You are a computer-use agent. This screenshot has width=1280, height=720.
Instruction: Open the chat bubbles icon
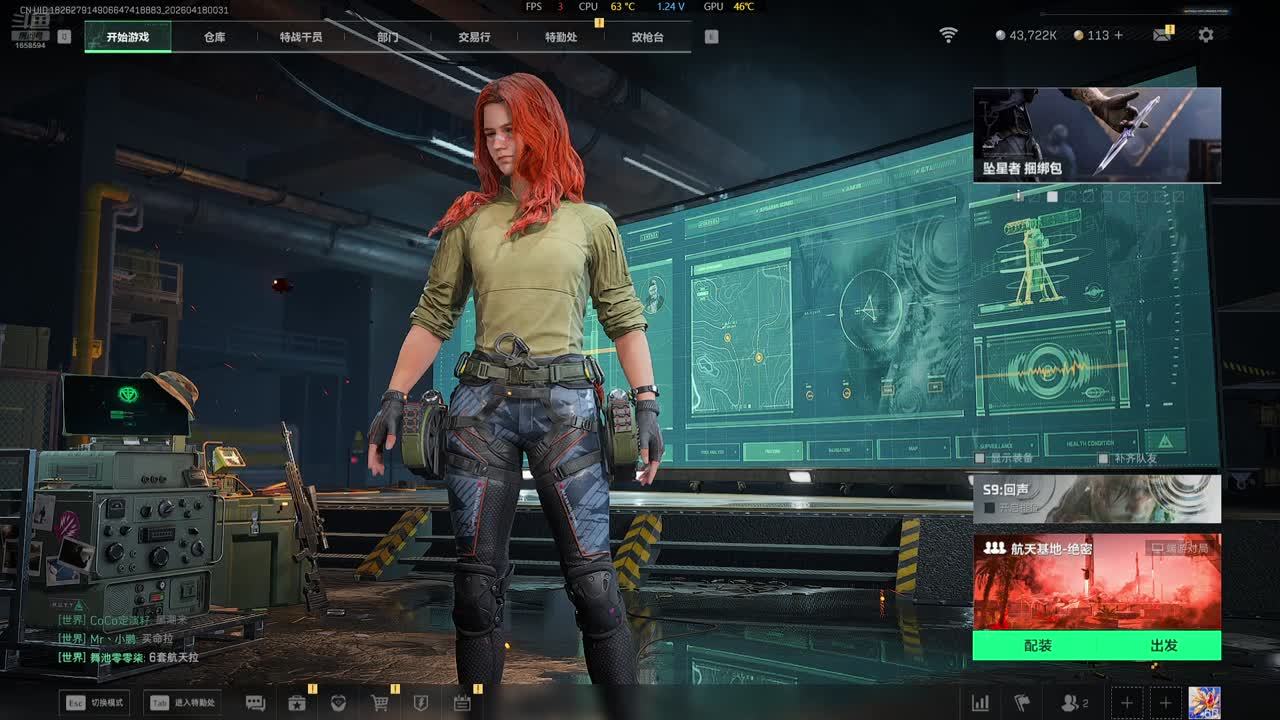[x=255, y=703]
